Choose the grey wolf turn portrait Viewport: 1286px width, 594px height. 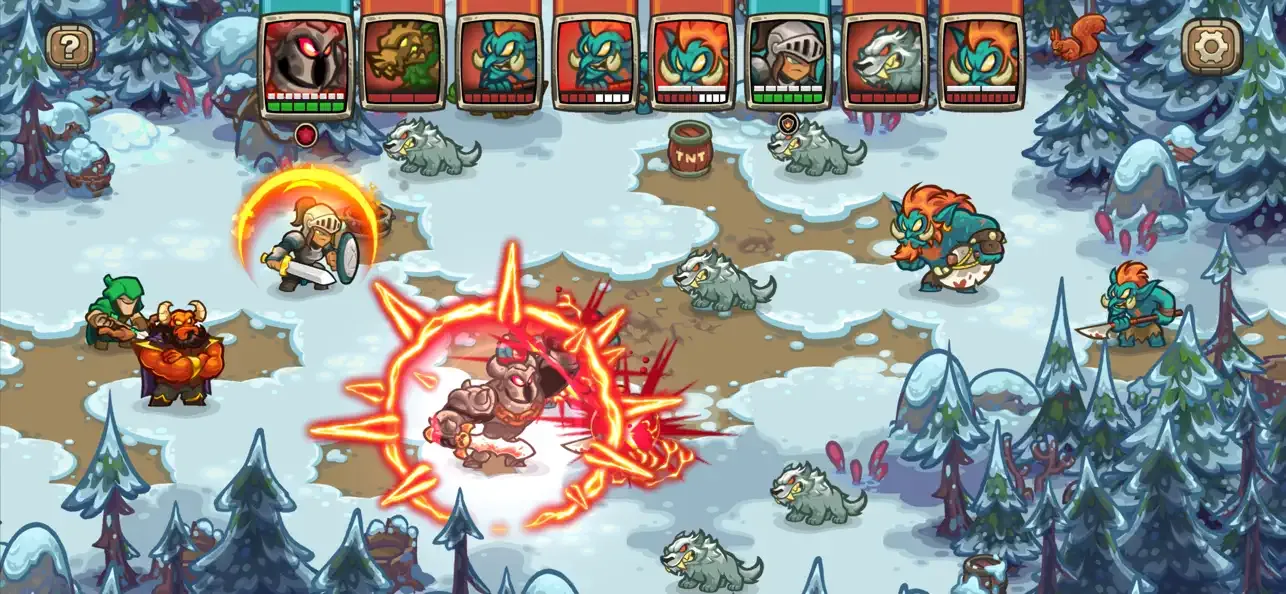tap(884, 58)
